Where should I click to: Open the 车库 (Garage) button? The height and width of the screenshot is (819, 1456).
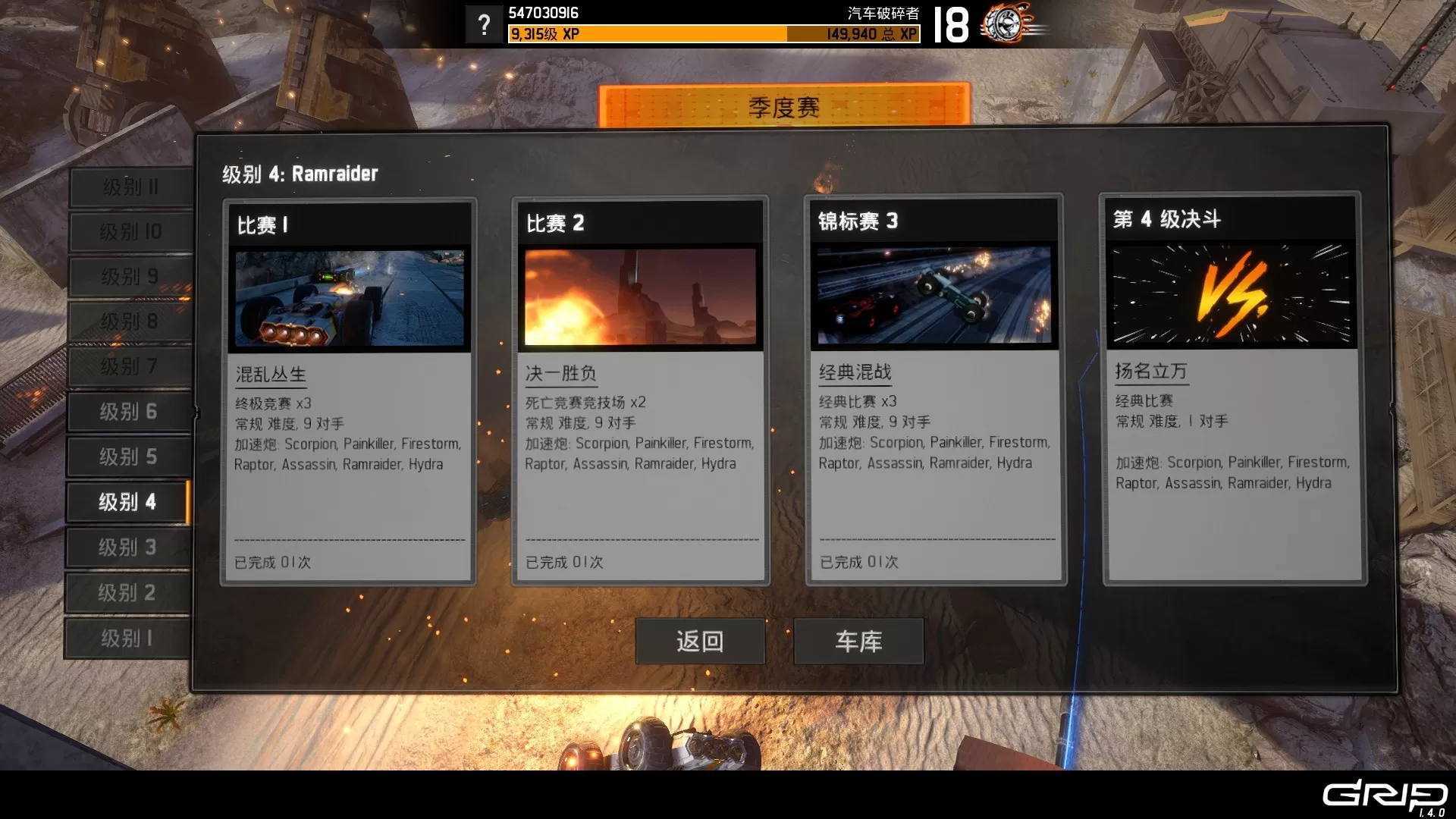pyautogui.click(x=858, y=642)
